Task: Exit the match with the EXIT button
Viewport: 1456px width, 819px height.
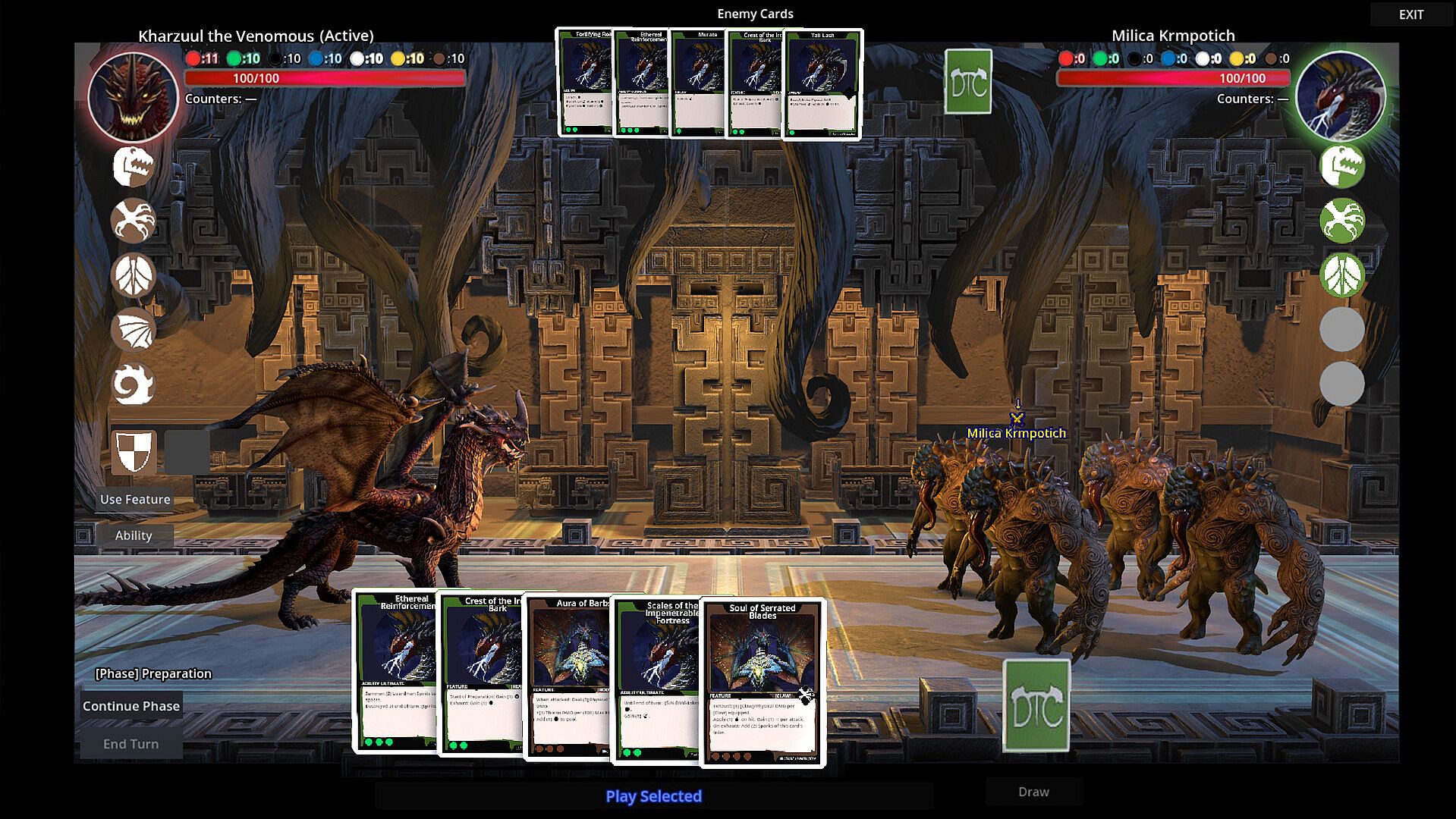Action: pos(1410,14)
